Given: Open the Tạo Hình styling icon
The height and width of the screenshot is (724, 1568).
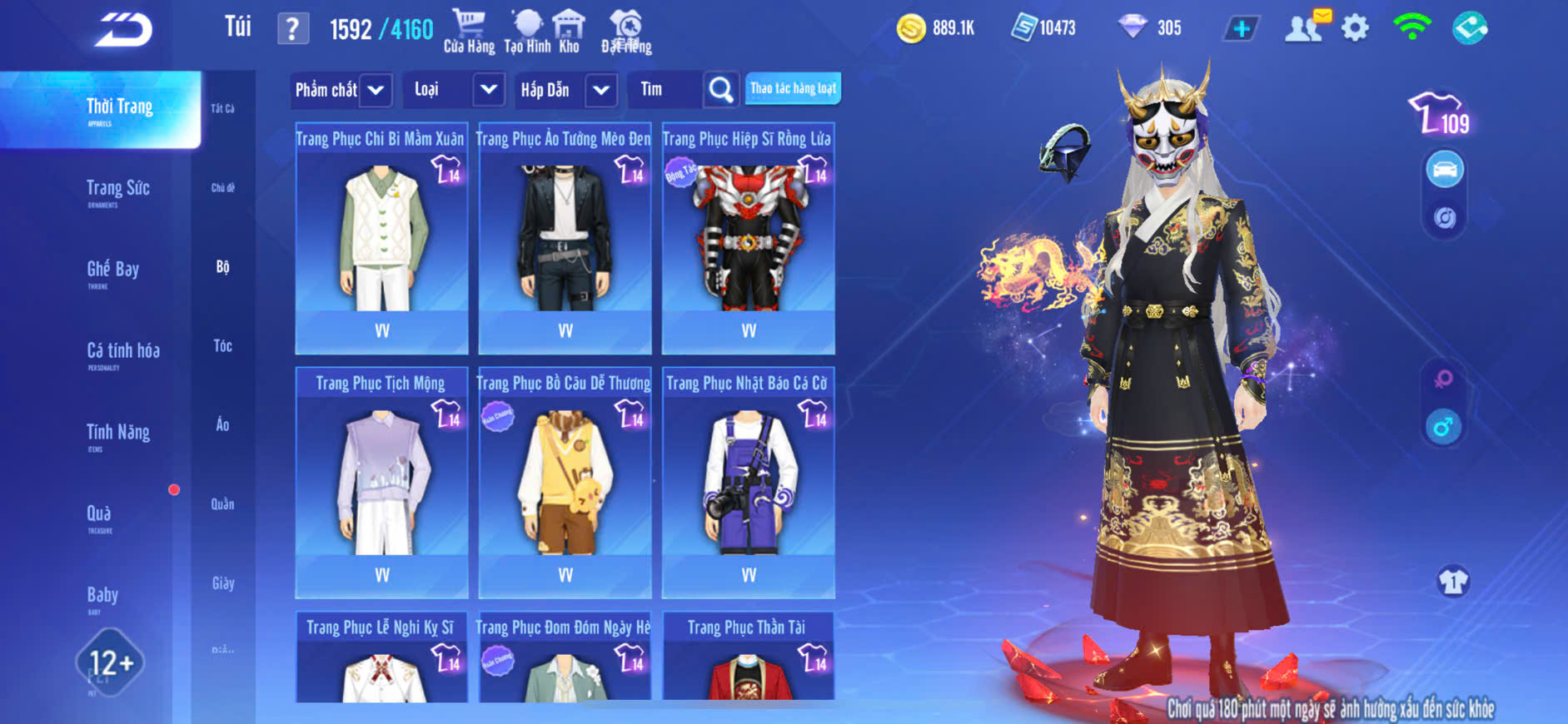Looking at the screenshot, I should click(x=527, y=32).
